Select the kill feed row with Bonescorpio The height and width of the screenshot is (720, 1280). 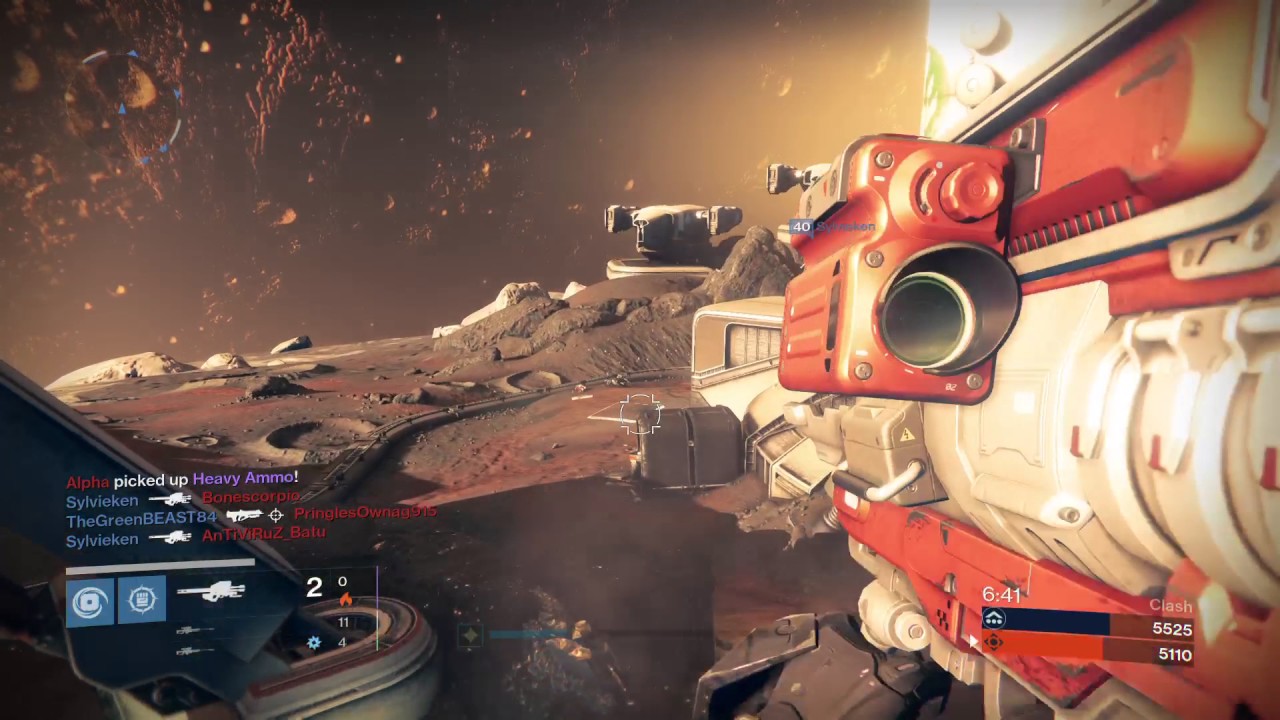click(183, 498)
